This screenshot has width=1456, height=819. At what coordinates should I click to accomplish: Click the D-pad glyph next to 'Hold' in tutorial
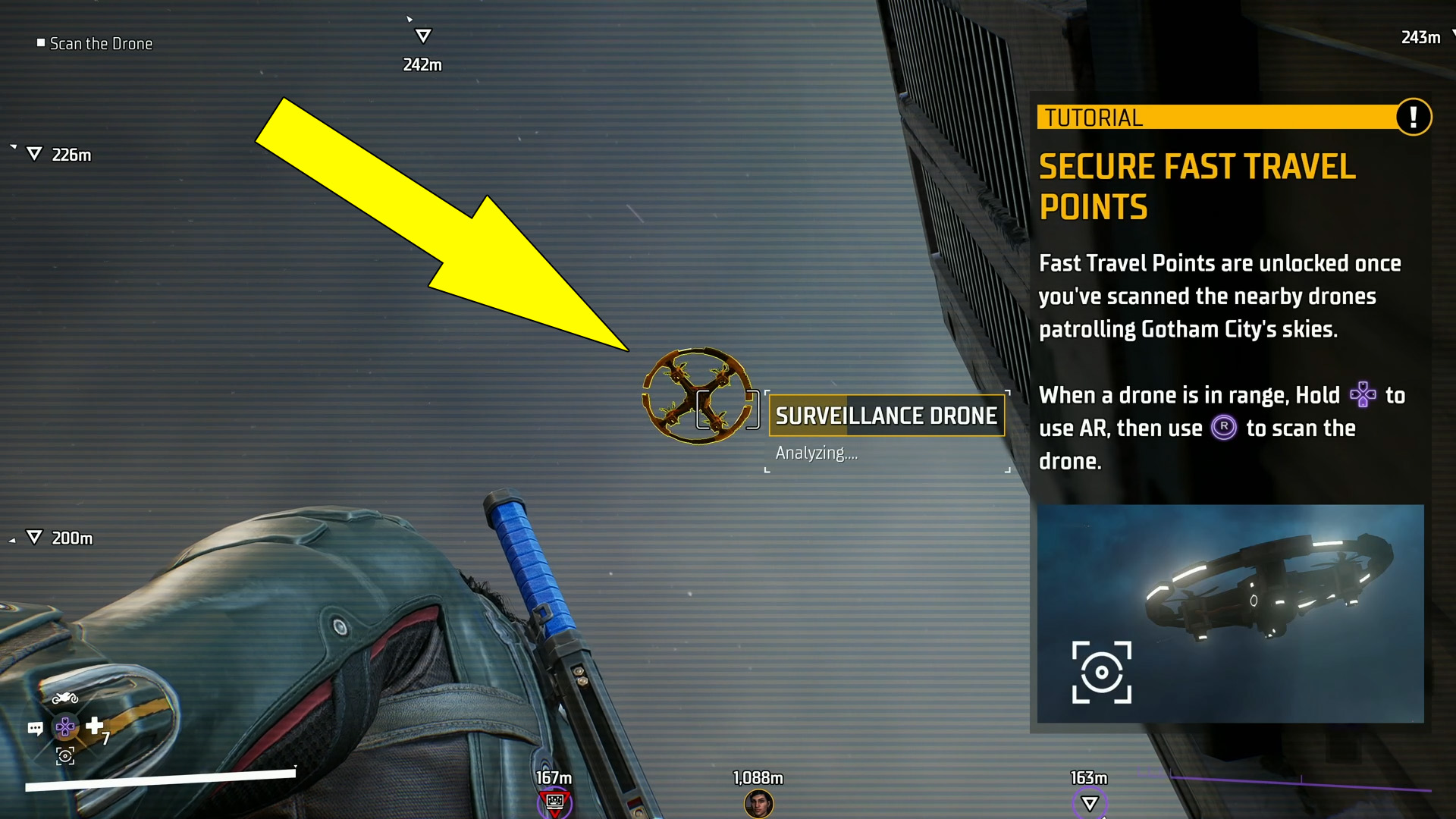pyautogui.click(x=1363, y=394)
